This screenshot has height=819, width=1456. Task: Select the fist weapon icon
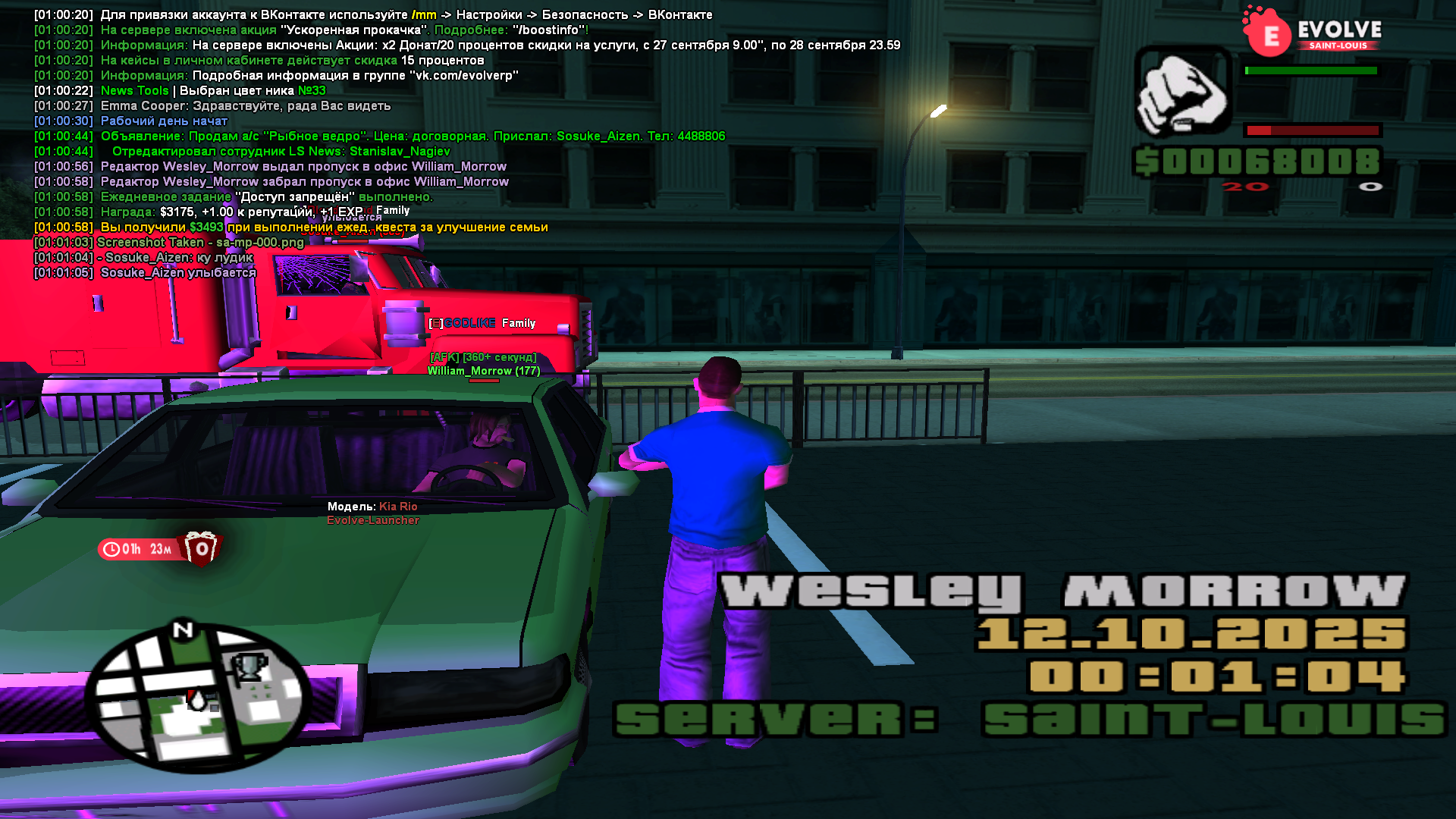point(1182,92)
